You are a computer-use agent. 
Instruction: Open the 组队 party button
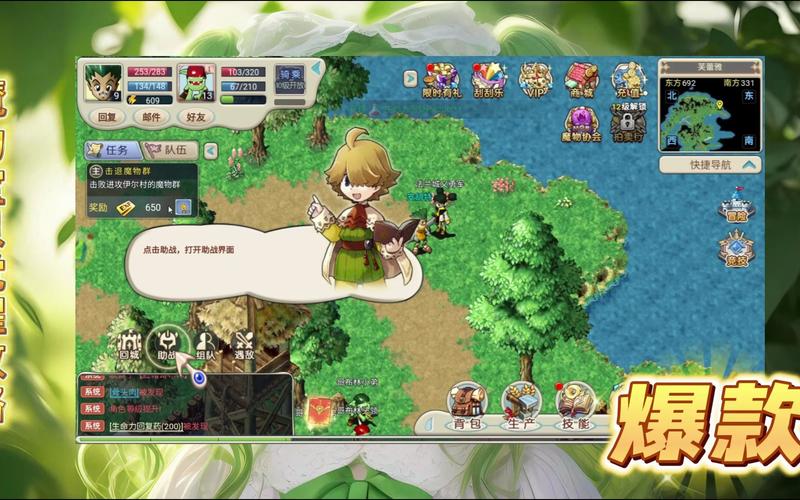pyautogui.click(x=206, y=345)
